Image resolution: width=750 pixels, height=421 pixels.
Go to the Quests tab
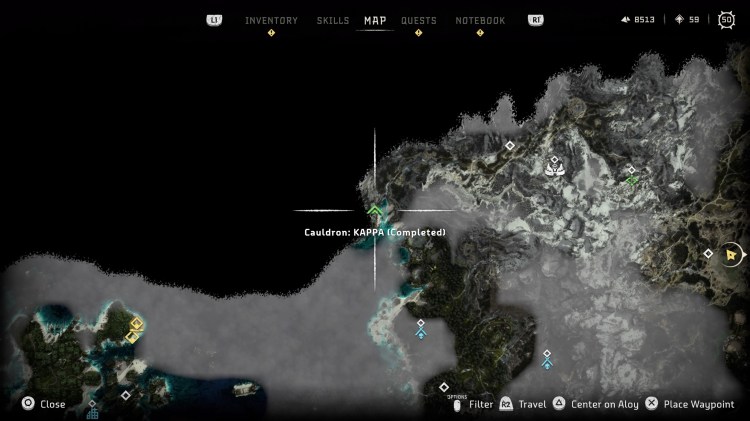pyautogui.click(x=418, y=20)
